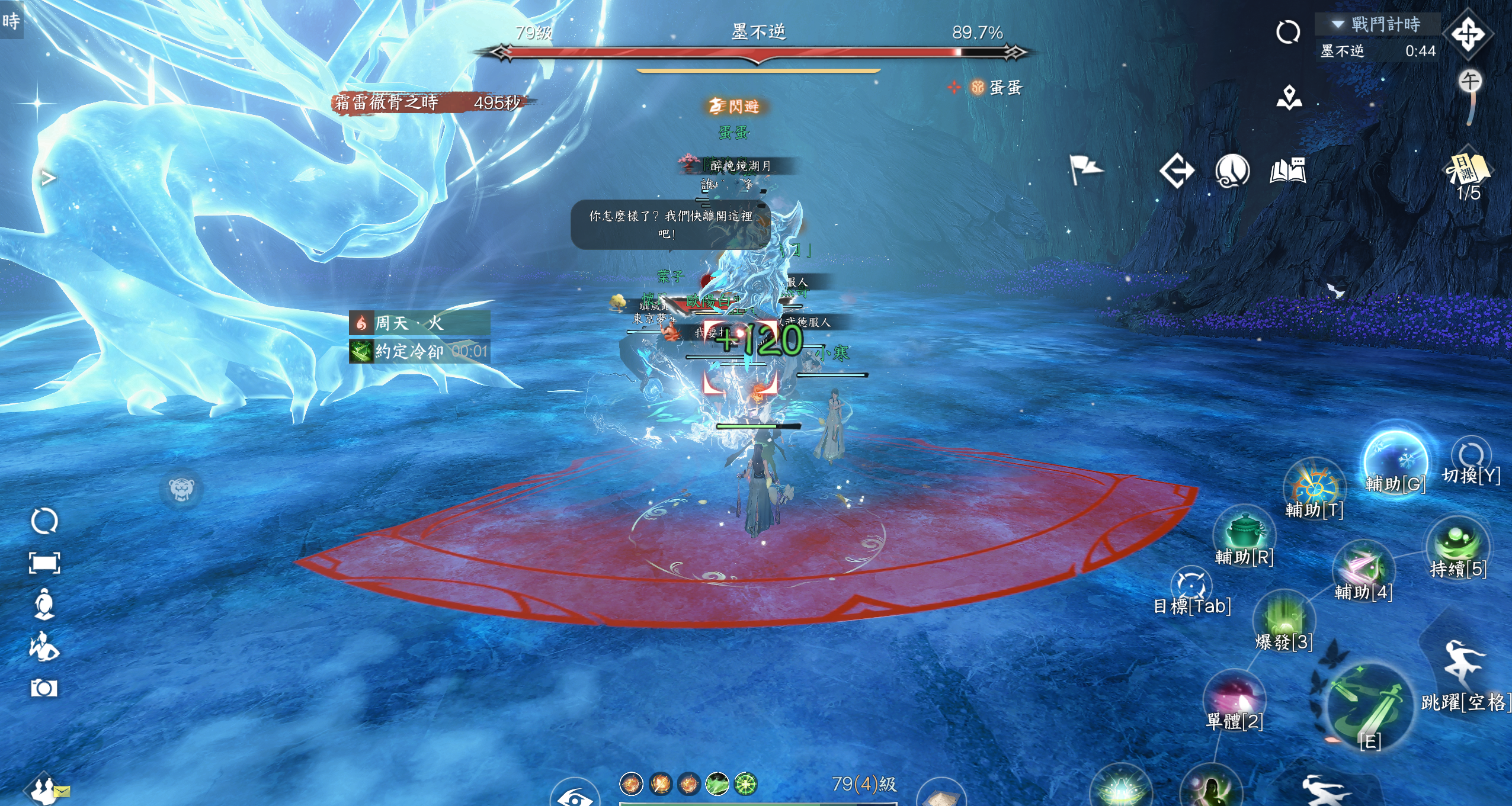
Task: Click the tiger face pet icon
Action: (x=181, y=489)
